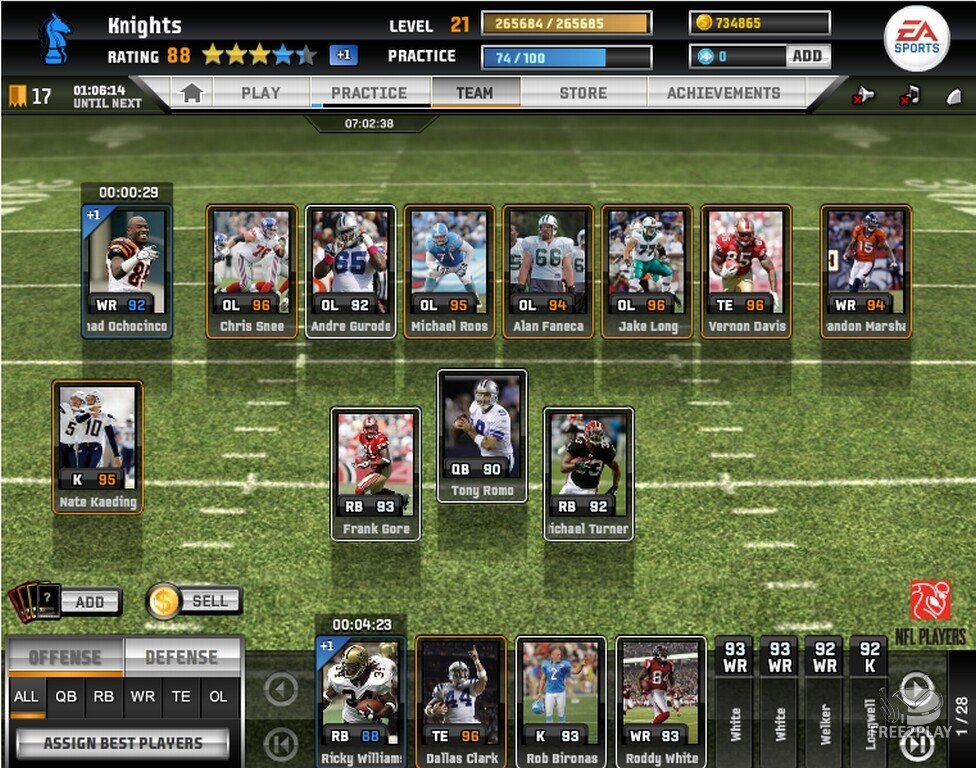Screen dimensions: 976x768
Task: Switch to the Practice tab
Action: tap(368, 93)
